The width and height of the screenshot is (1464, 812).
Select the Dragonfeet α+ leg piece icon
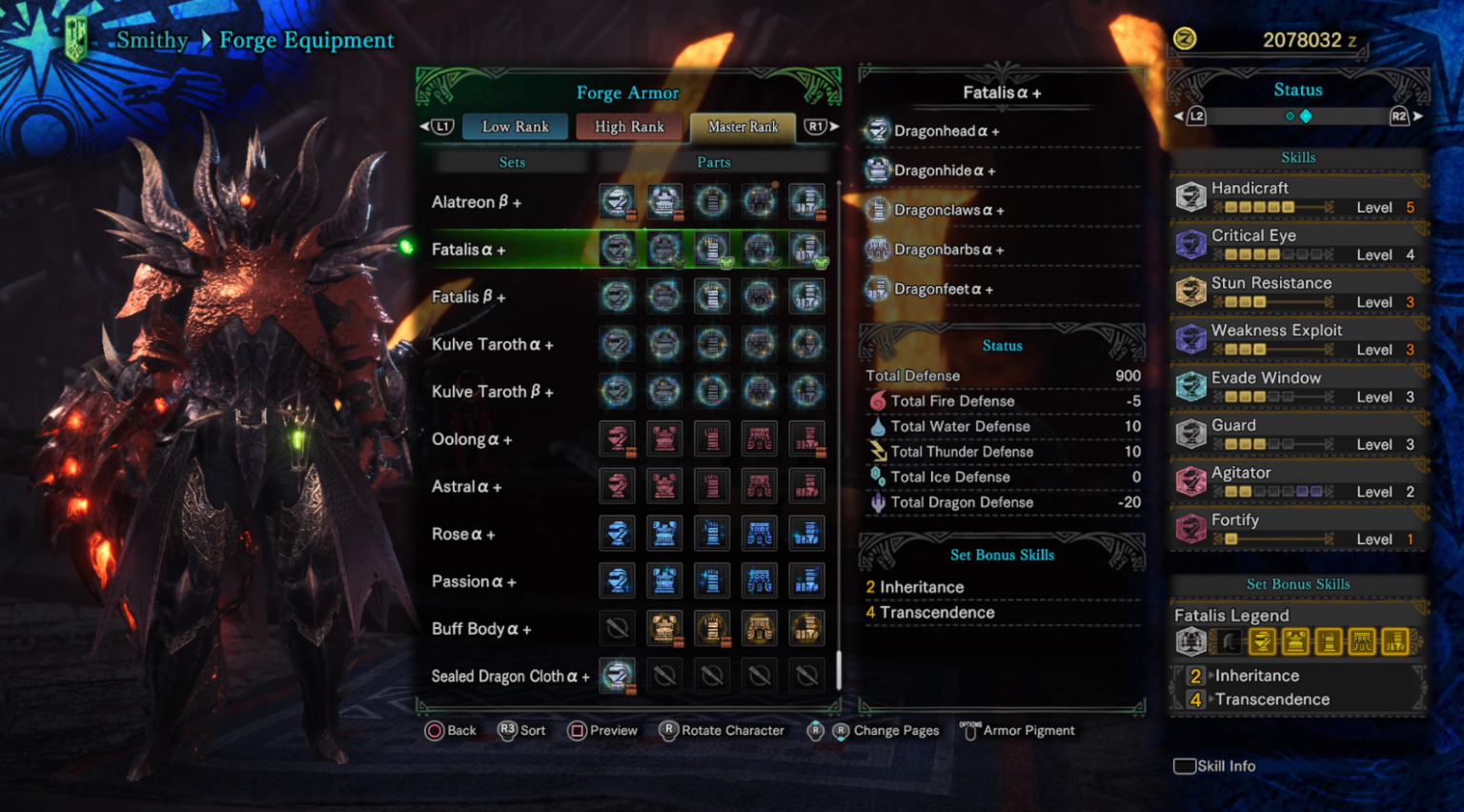point(878,288)
